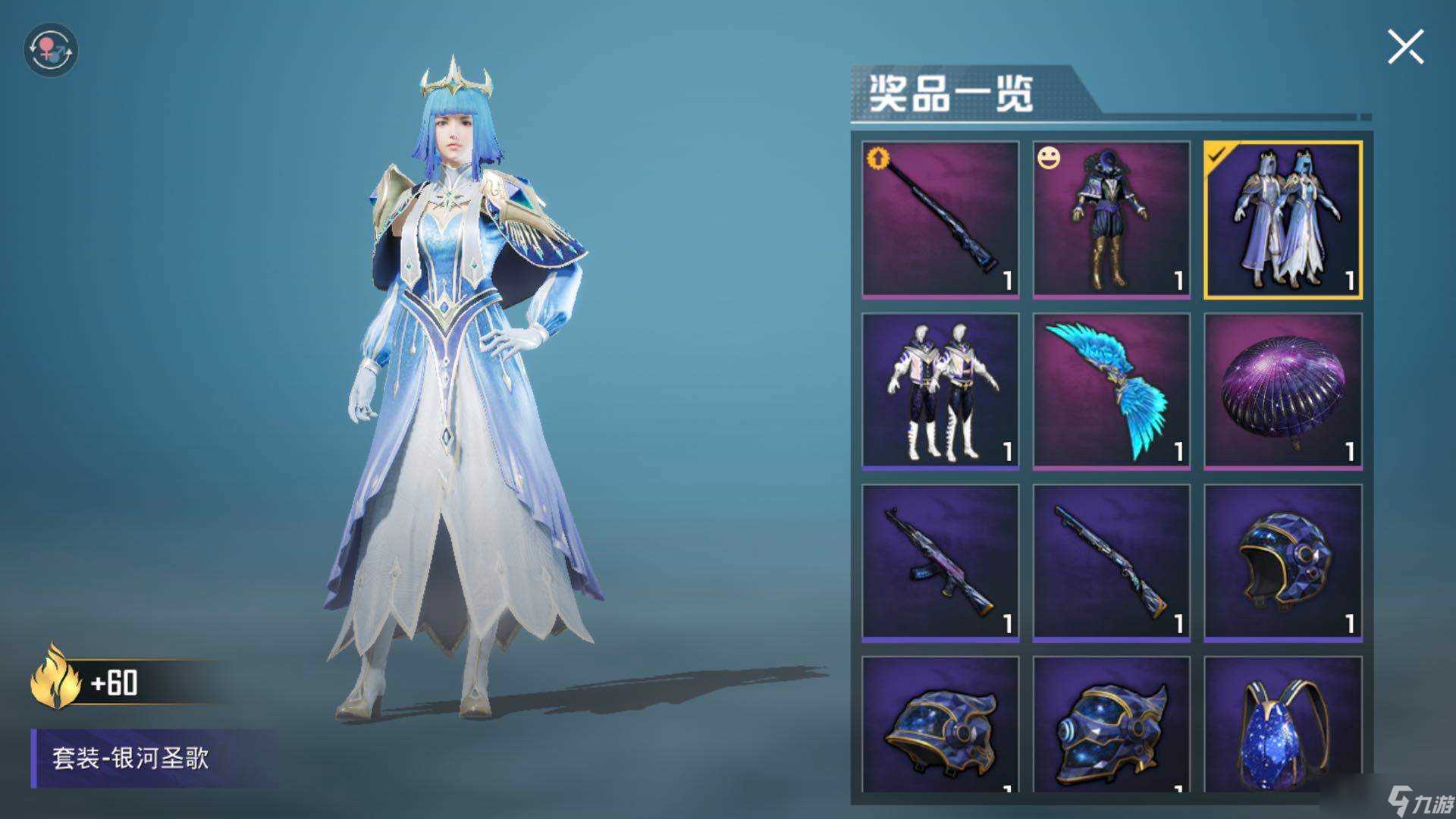
Task: Click the checkmark on the selected costume
Action: [x=1219, y=155]
